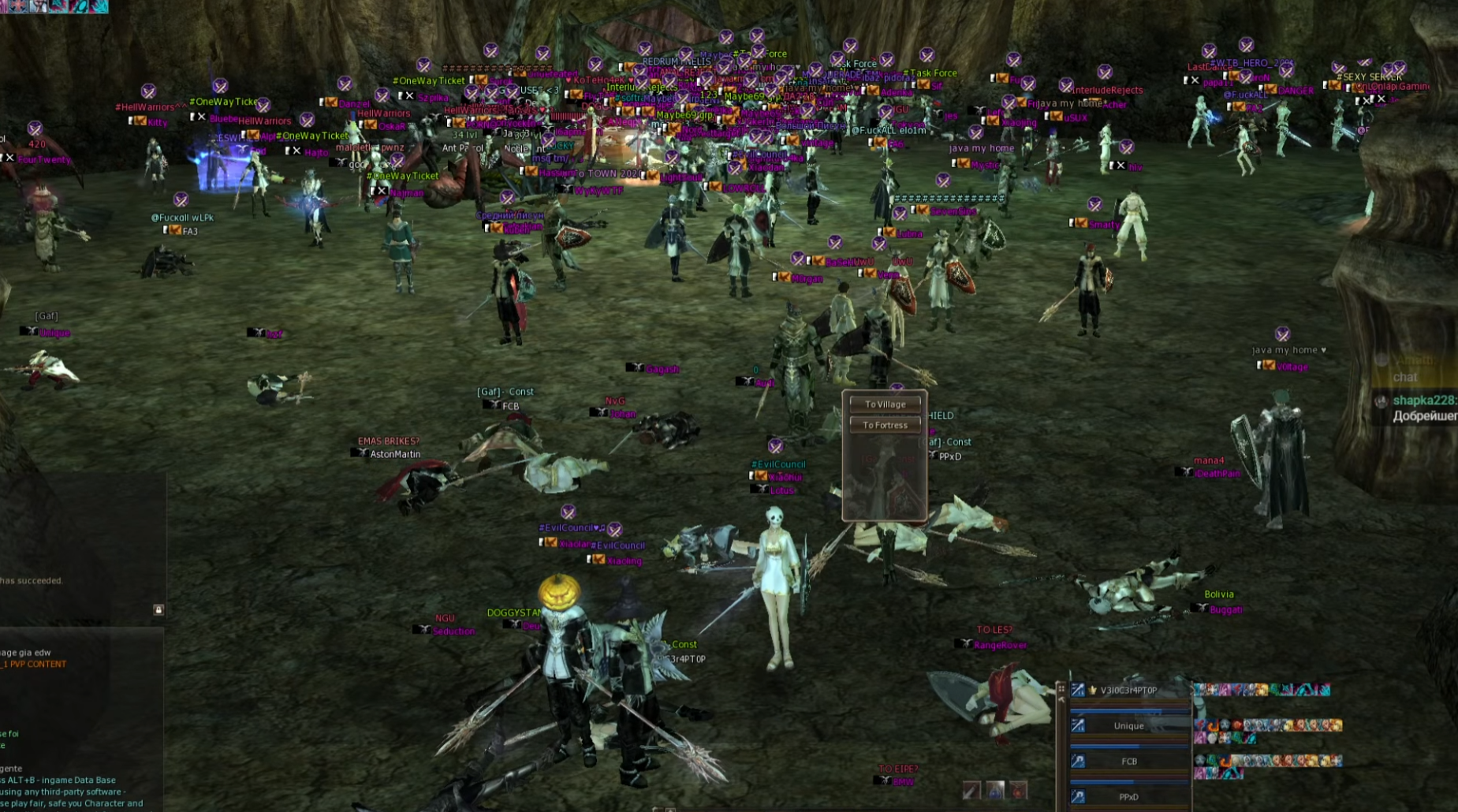Choose the To Village respawn button
The image size is (1458, 812).
pyautogui.click(x=885, y=404)
